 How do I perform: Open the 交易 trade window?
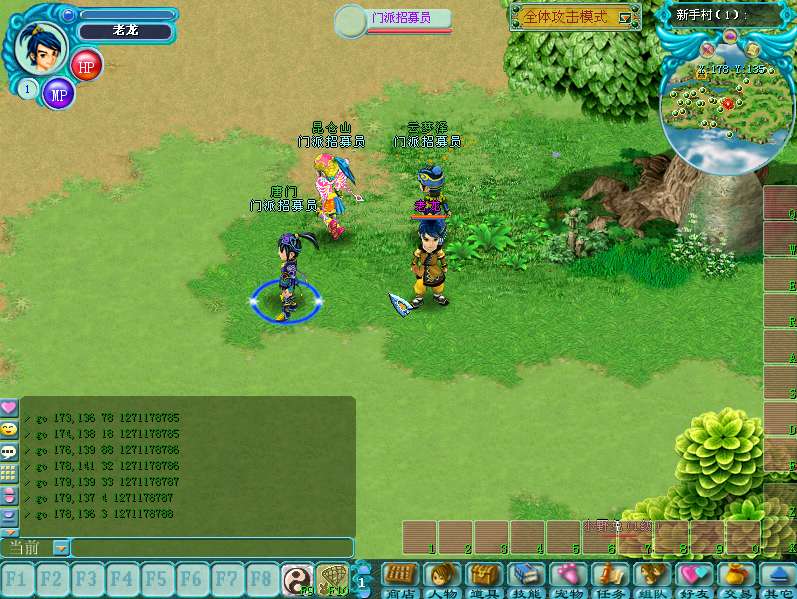tap(735, 578)
